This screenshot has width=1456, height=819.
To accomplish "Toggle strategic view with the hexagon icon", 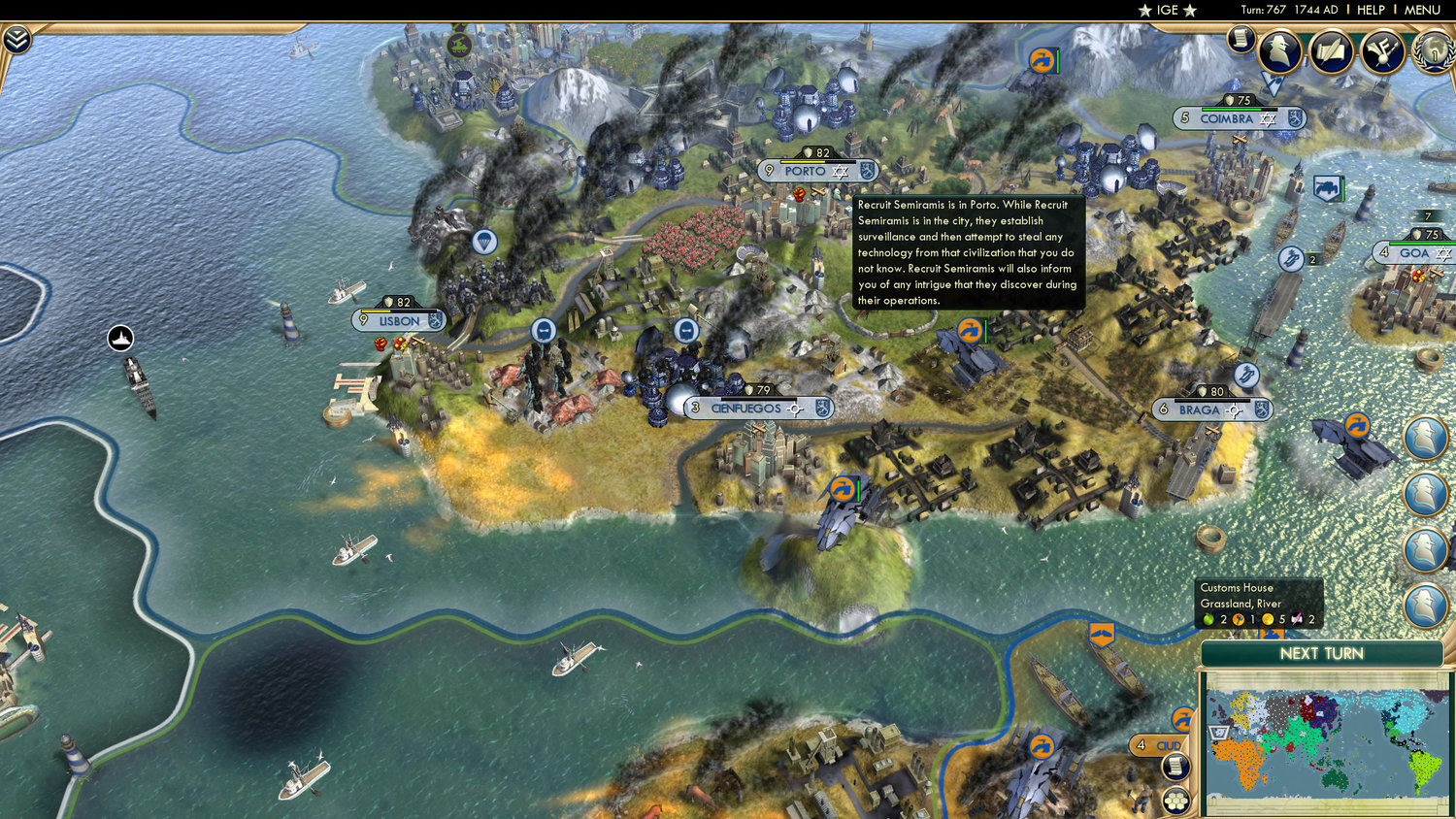I will (1176, 800).
